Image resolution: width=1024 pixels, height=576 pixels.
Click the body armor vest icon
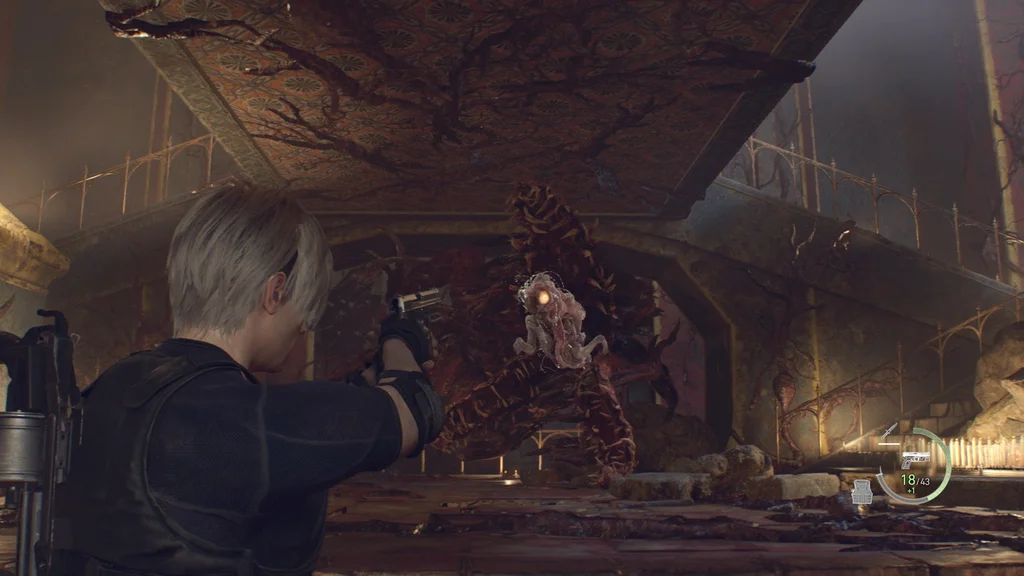pyautogui.click(x=862, y=491)
